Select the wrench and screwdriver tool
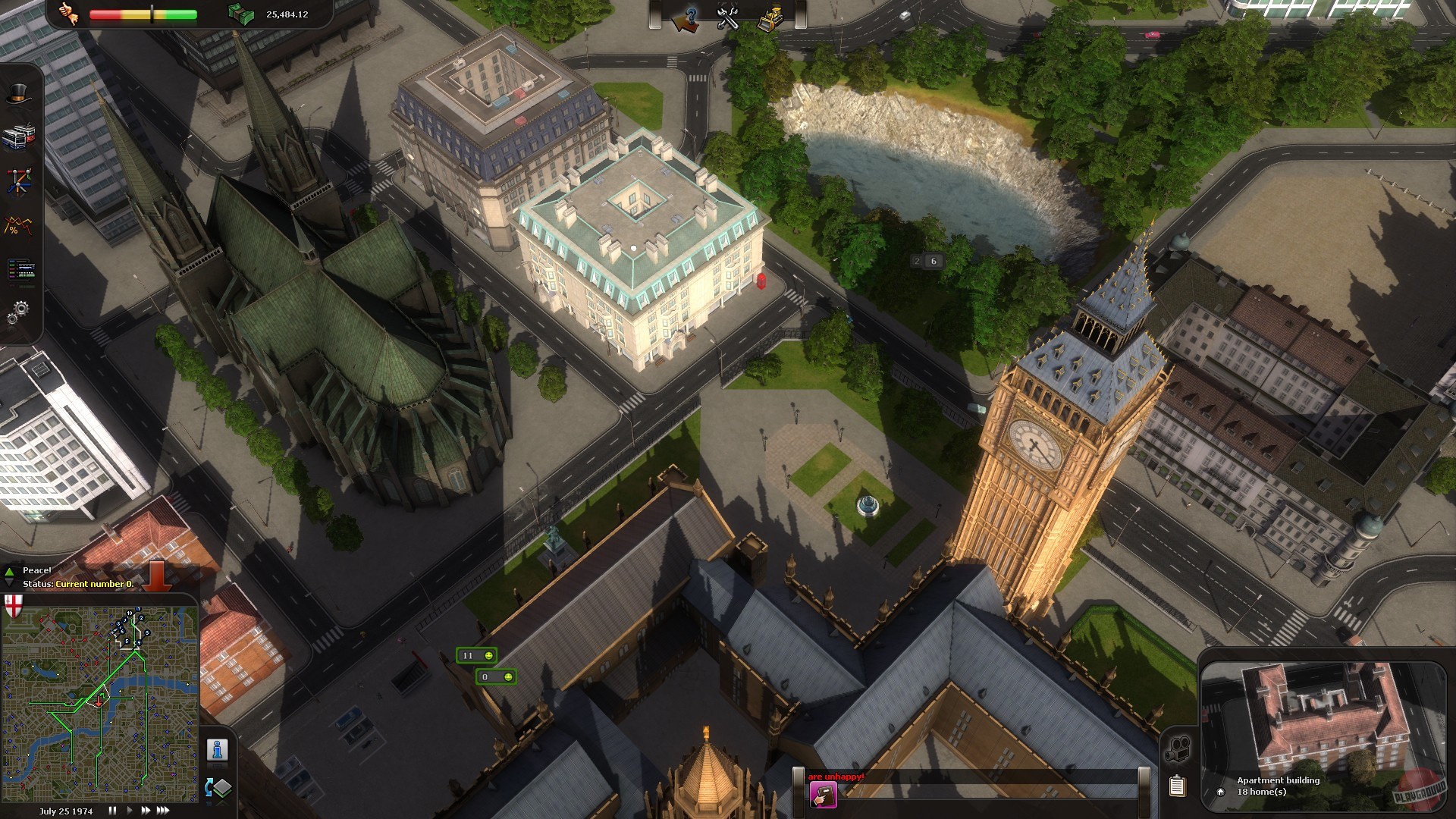The image size is (1456, 819). (728, 18)
